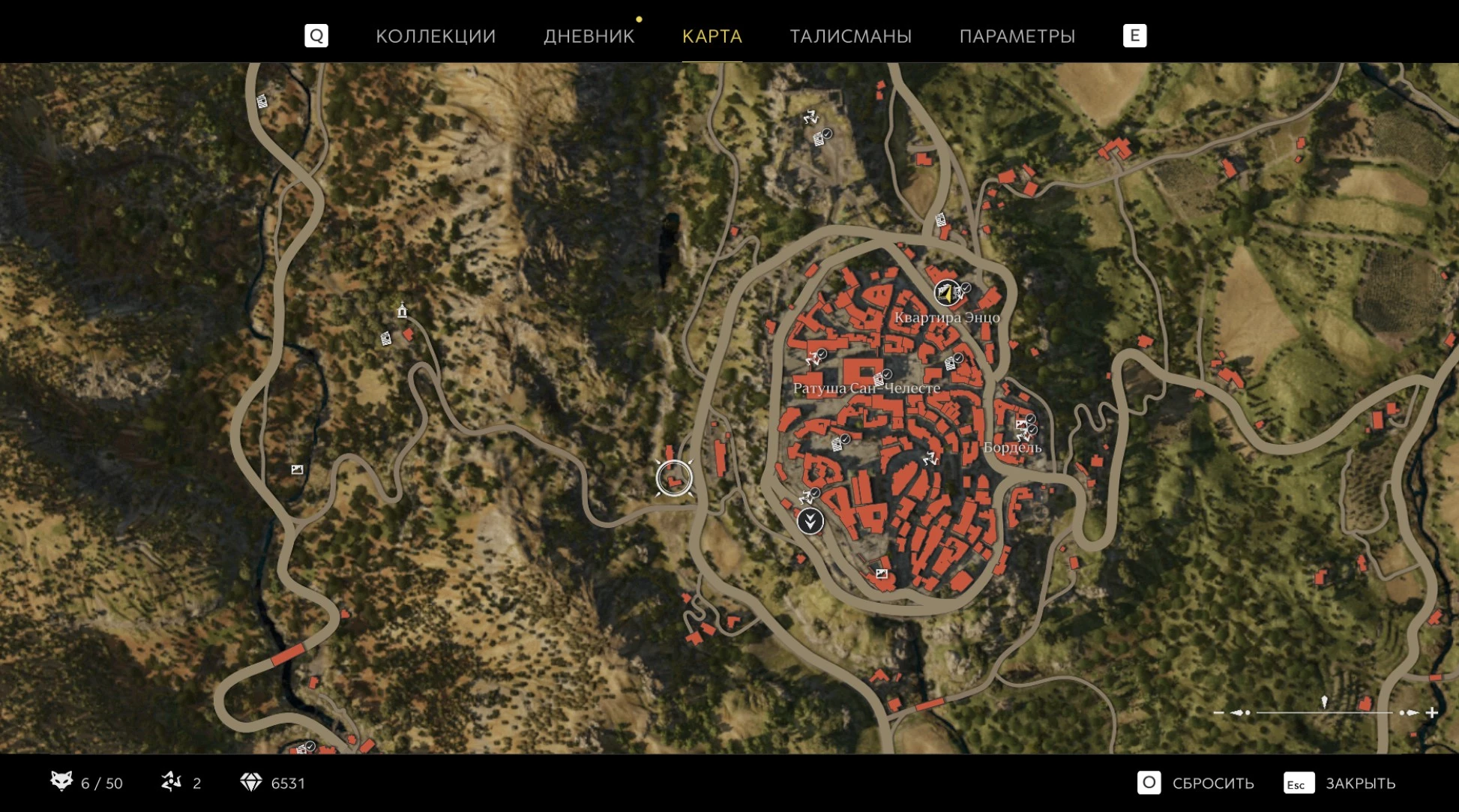Viewport: 1459px width, 812px height.
Task: Reset the map with Сбросить
Action: 1197,783
